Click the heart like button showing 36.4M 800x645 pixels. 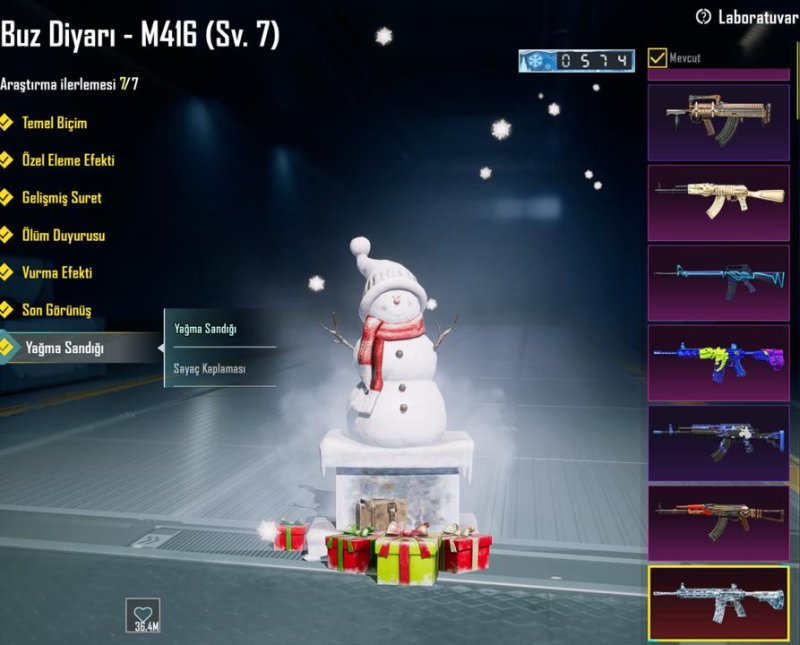tap(142, 613)
